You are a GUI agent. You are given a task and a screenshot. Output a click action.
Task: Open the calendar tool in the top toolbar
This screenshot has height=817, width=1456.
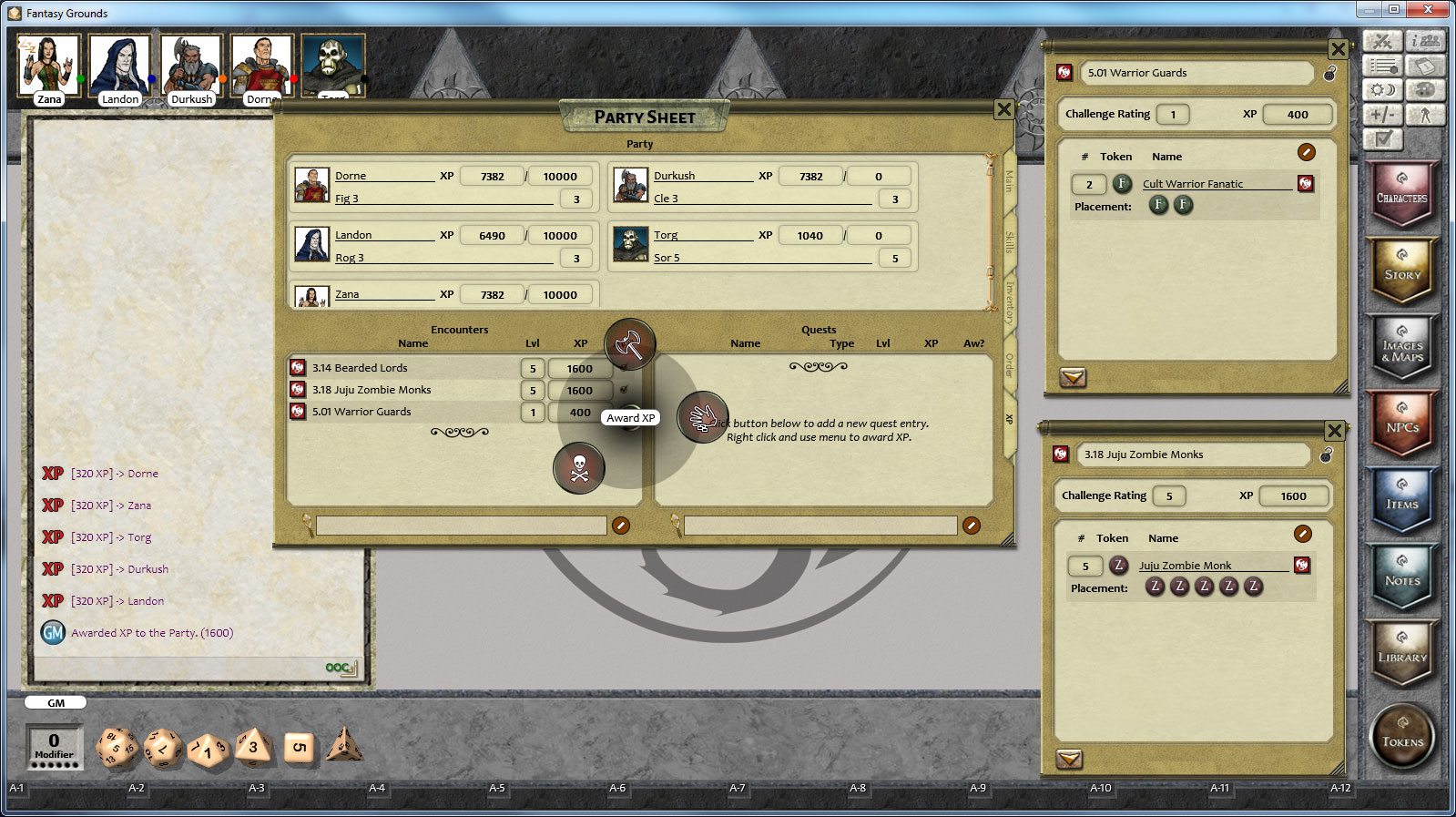pos(1425,66)
